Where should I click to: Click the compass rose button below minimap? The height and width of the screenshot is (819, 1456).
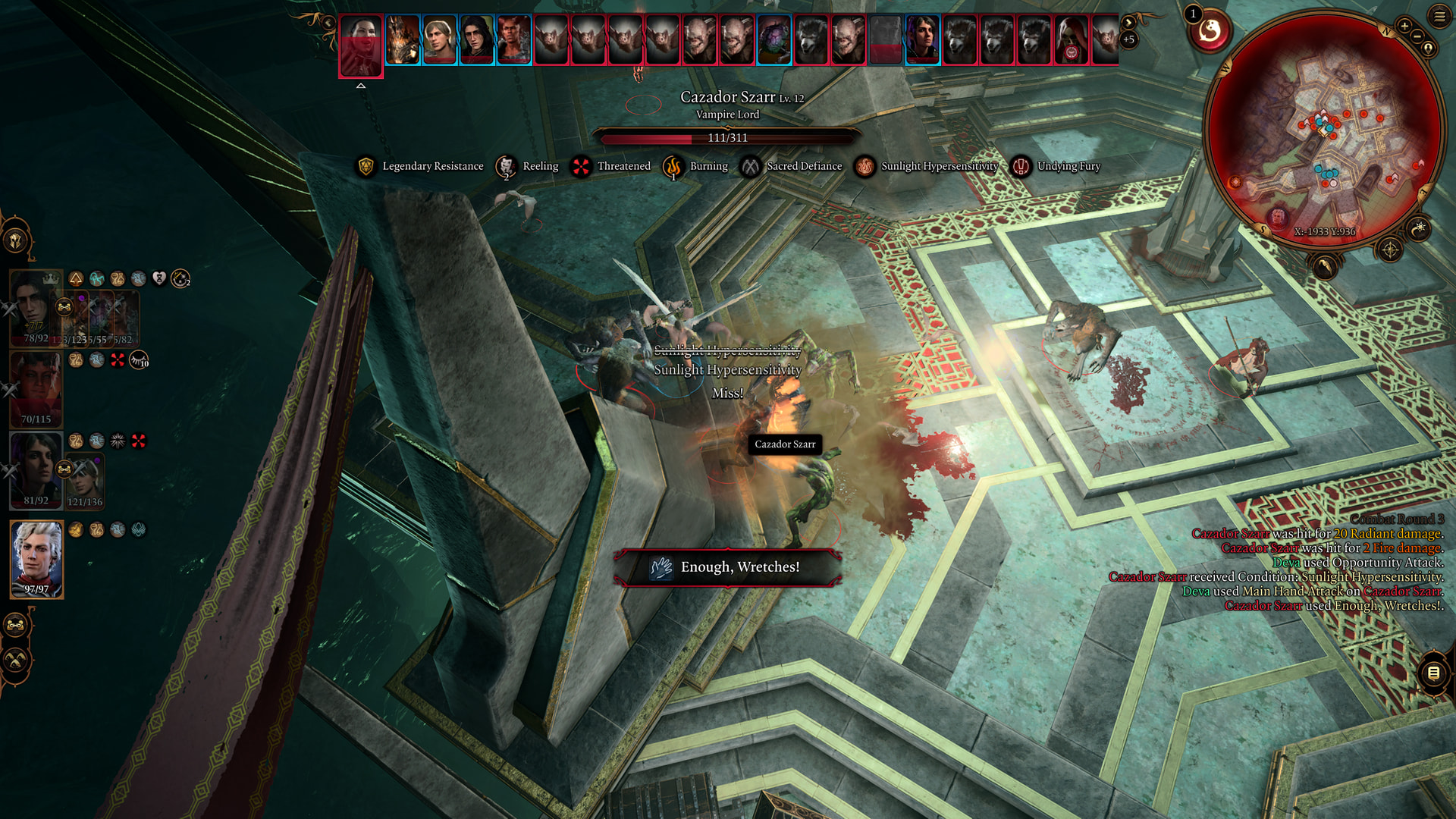[1389, 249]
